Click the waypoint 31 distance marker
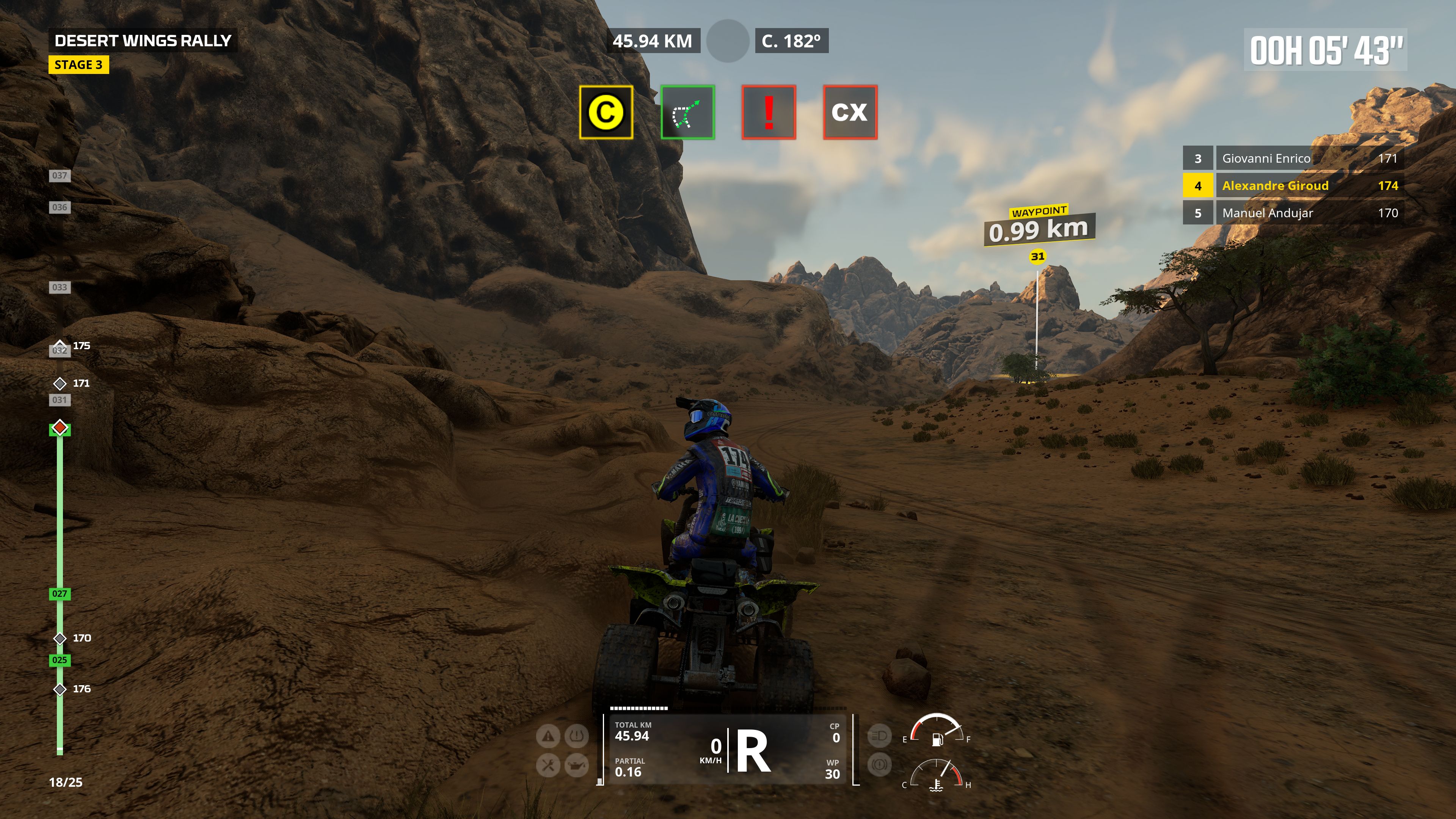The height and width of the screenshot is (819, 1456). tap(1039, 229)
